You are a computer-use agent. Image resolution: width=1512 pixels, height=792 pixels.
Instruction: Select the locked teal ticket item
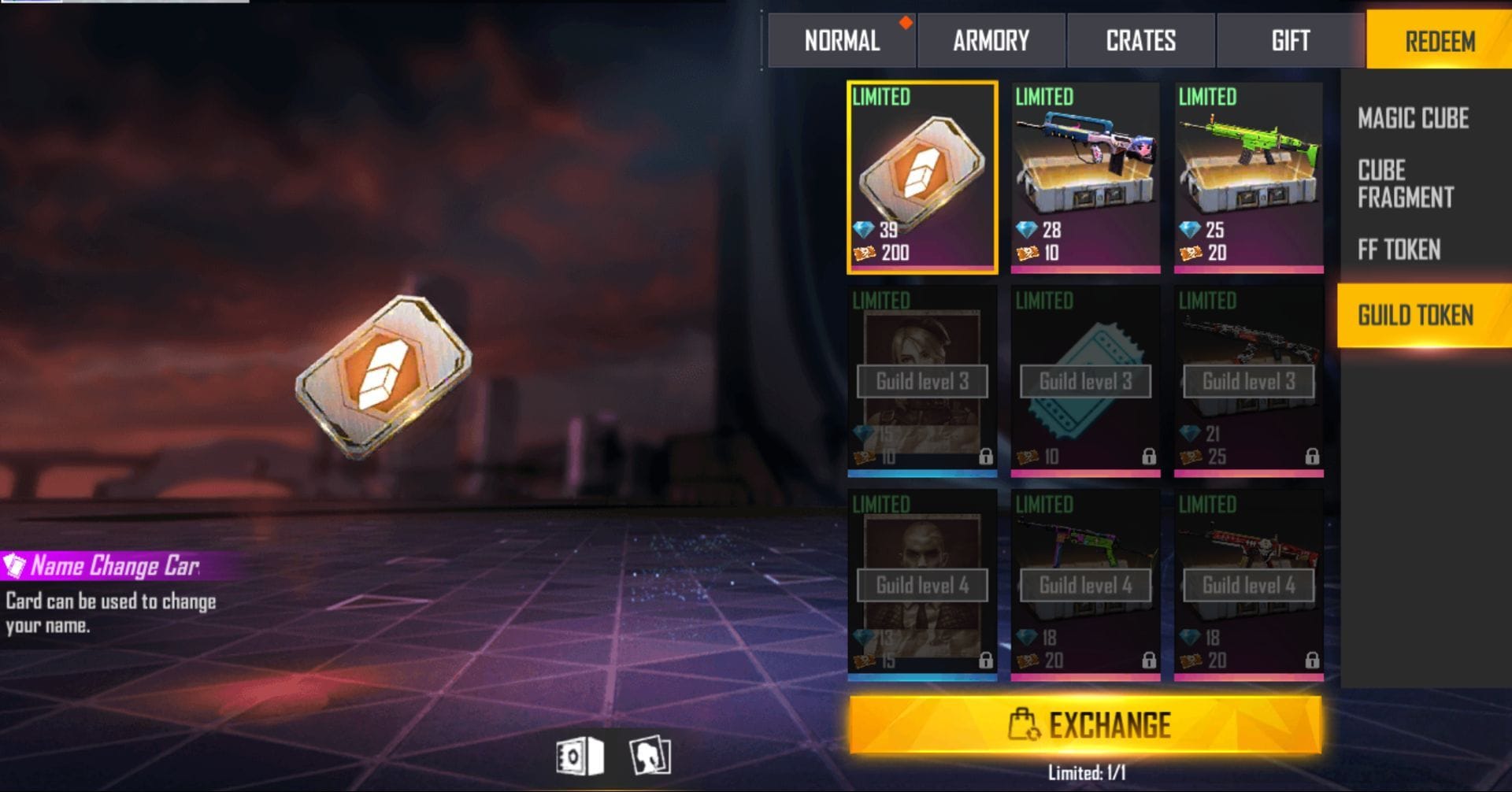(x=1085, y=381)
